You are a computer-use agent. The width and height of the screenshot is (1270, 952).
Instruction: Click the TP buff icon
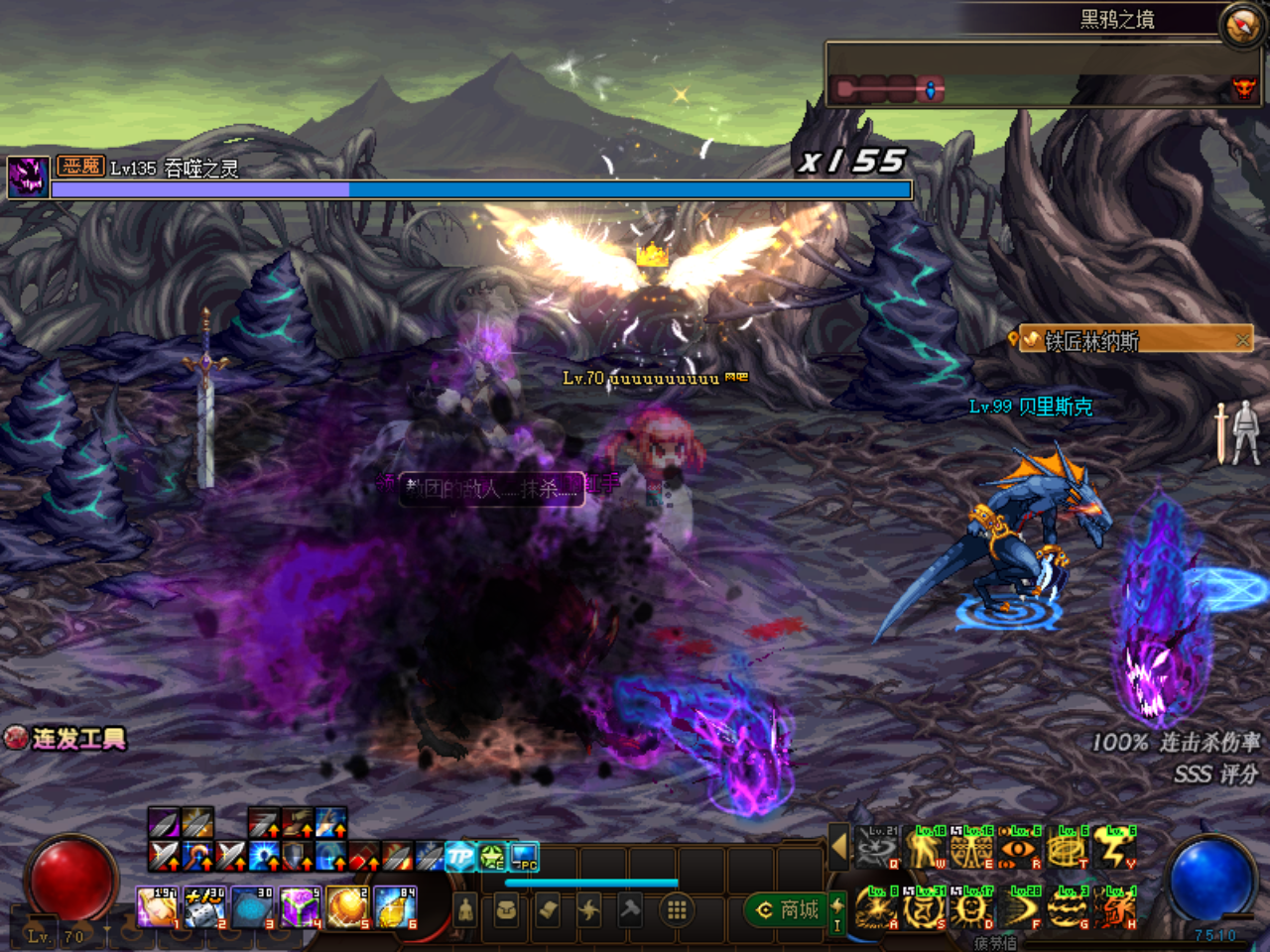pos(460,856)
